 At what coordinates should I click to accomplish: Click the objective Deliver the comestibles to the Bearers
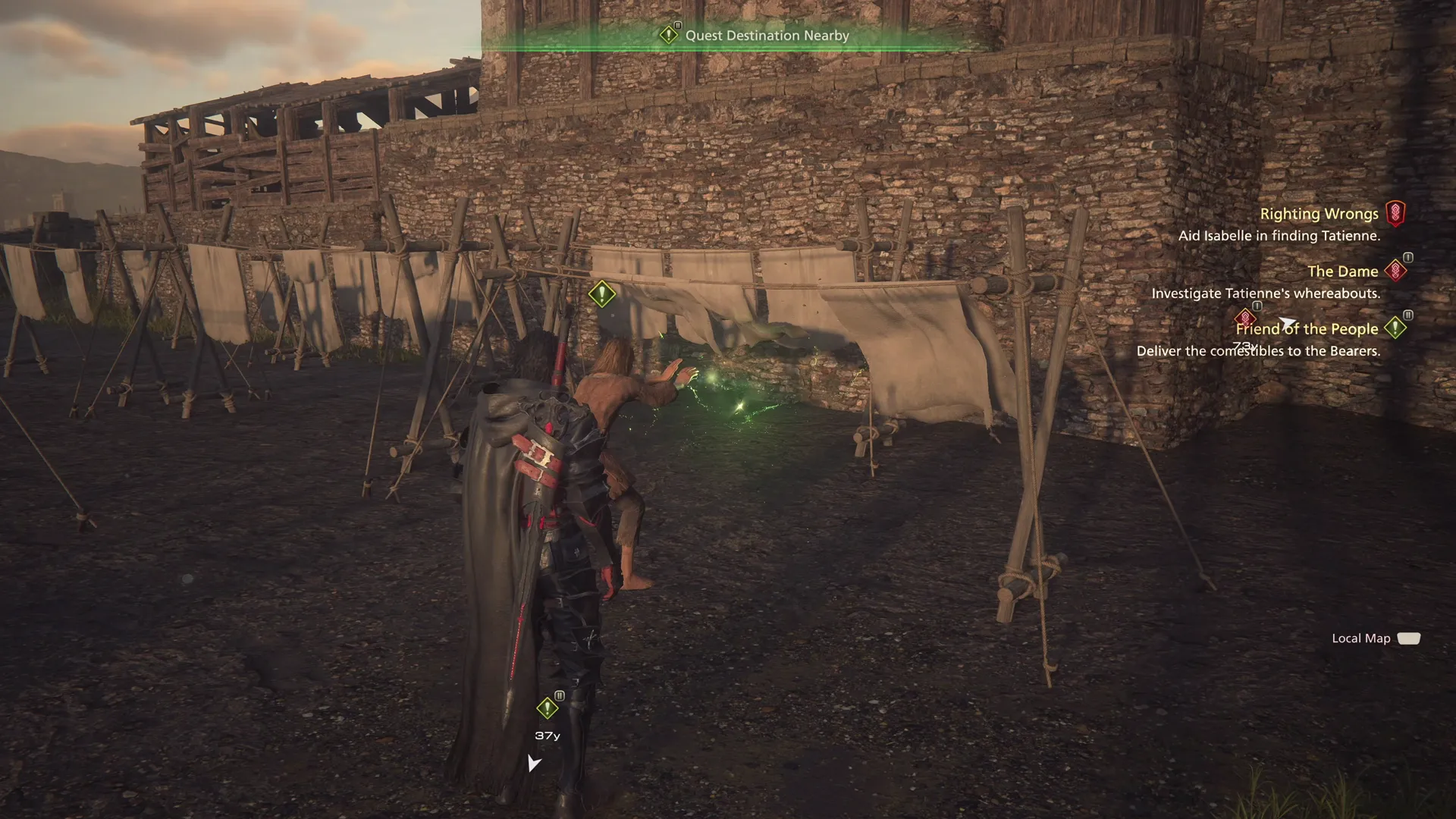coord(1260,351)
